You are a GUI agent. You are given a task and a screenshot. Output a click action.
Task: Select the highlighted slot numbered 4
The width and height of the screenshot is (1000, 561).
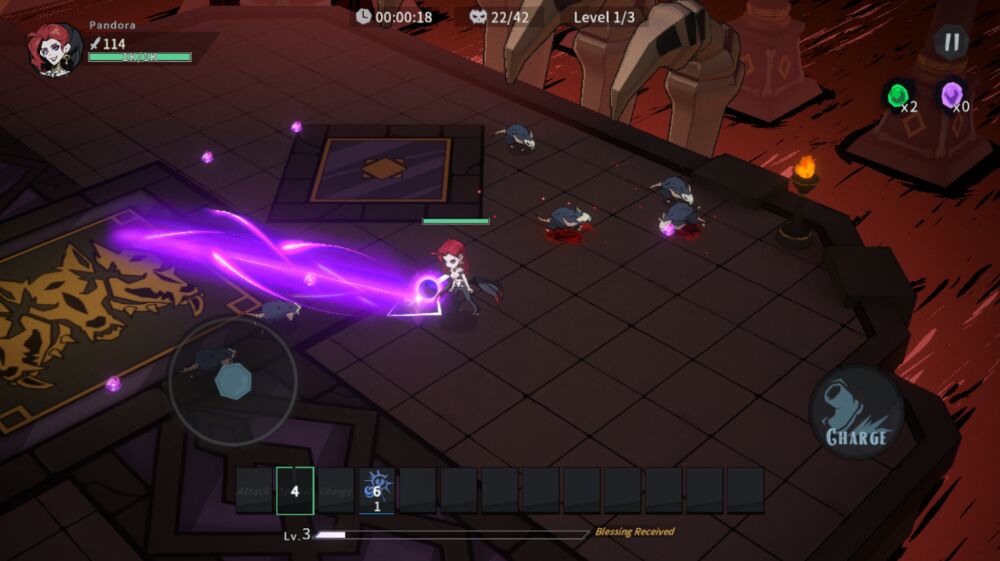pos(295,491)
